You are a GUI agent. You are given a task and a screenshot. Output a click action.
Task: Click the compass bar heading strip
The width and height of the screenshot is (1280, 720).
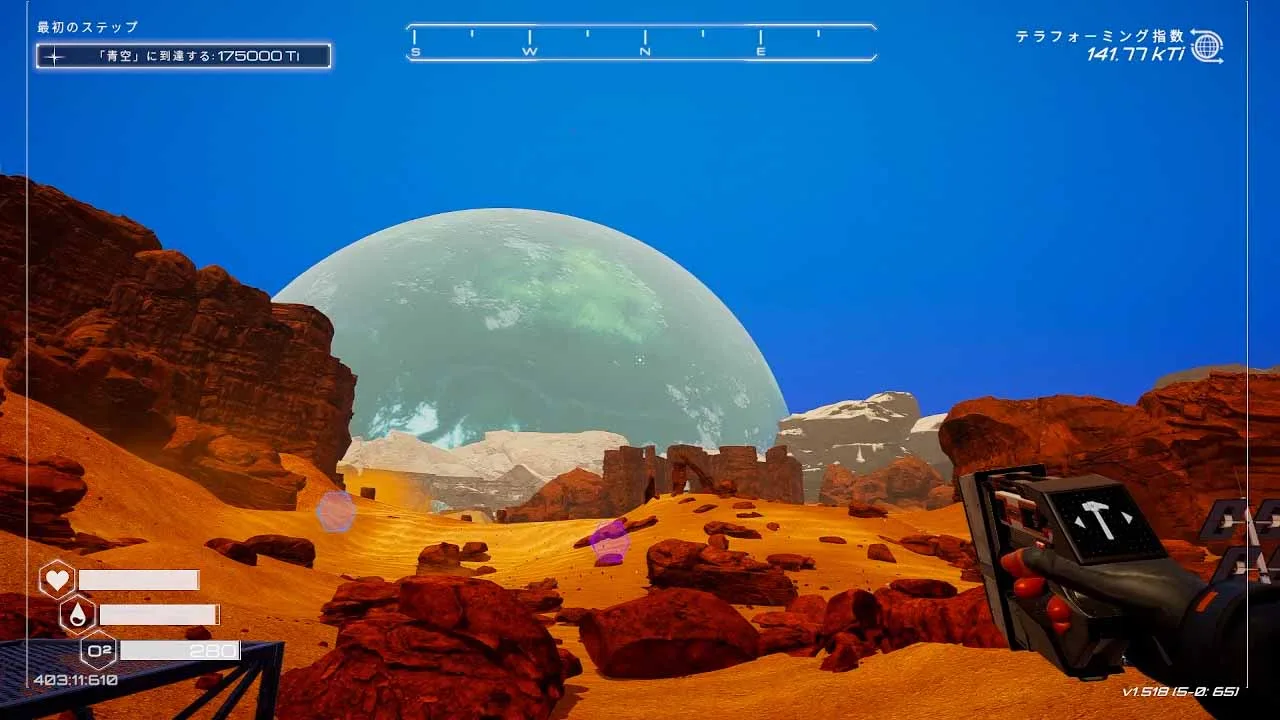[x=641, y=43]
